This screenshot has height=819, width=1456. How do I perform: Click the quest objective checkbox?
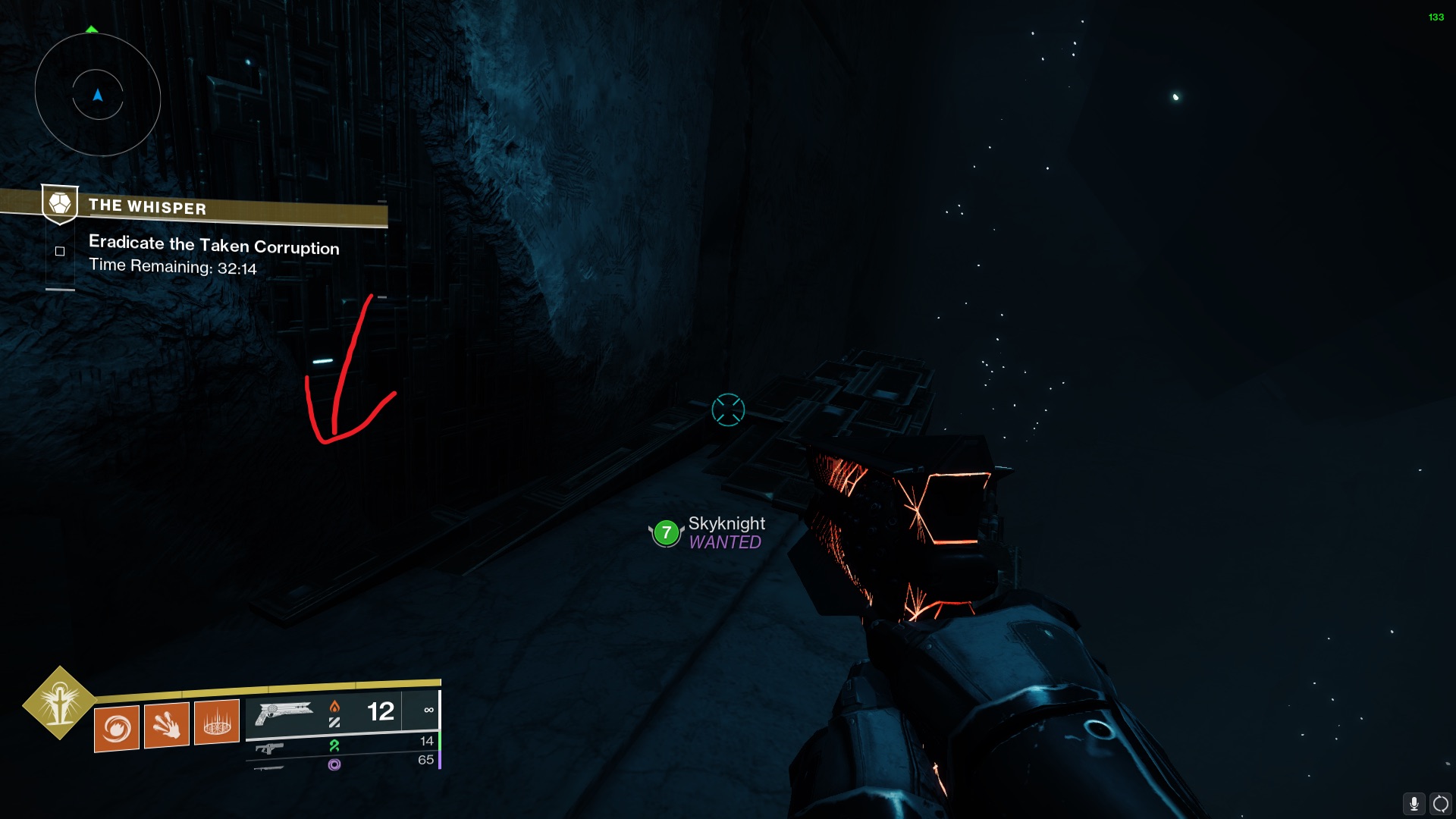(60, 250)
